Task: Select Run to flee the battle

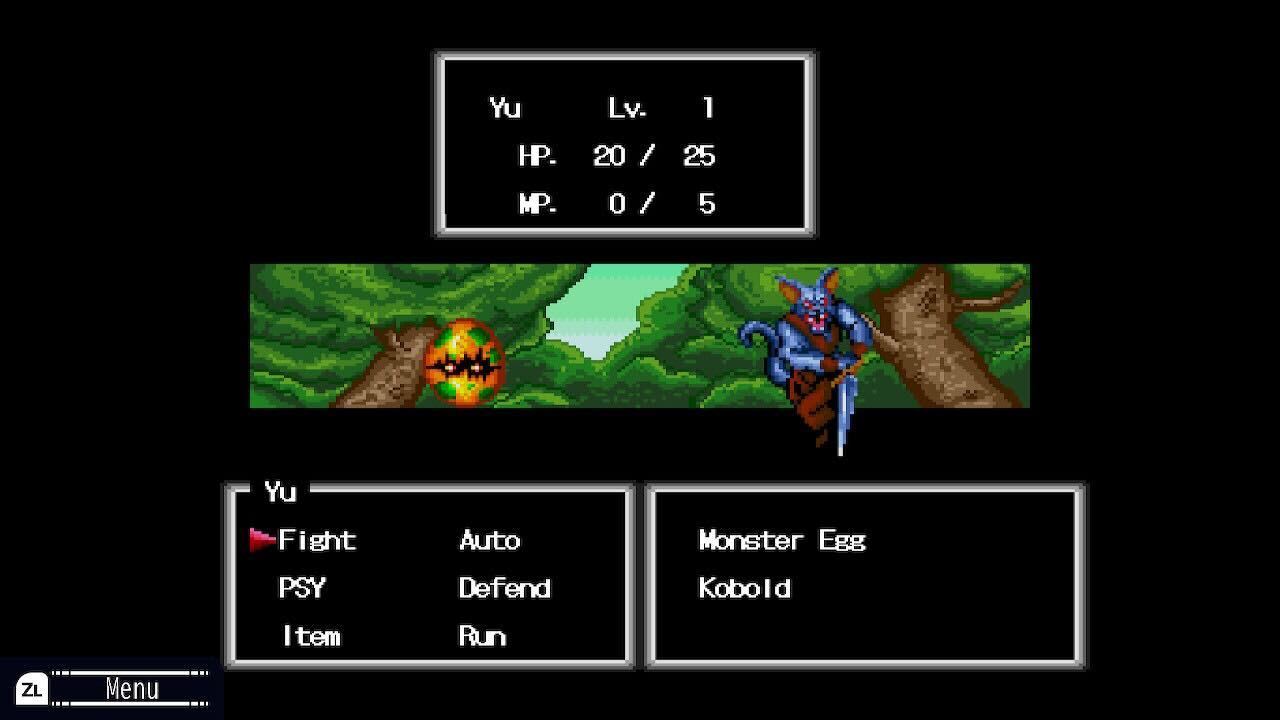Action: [483, 636]
